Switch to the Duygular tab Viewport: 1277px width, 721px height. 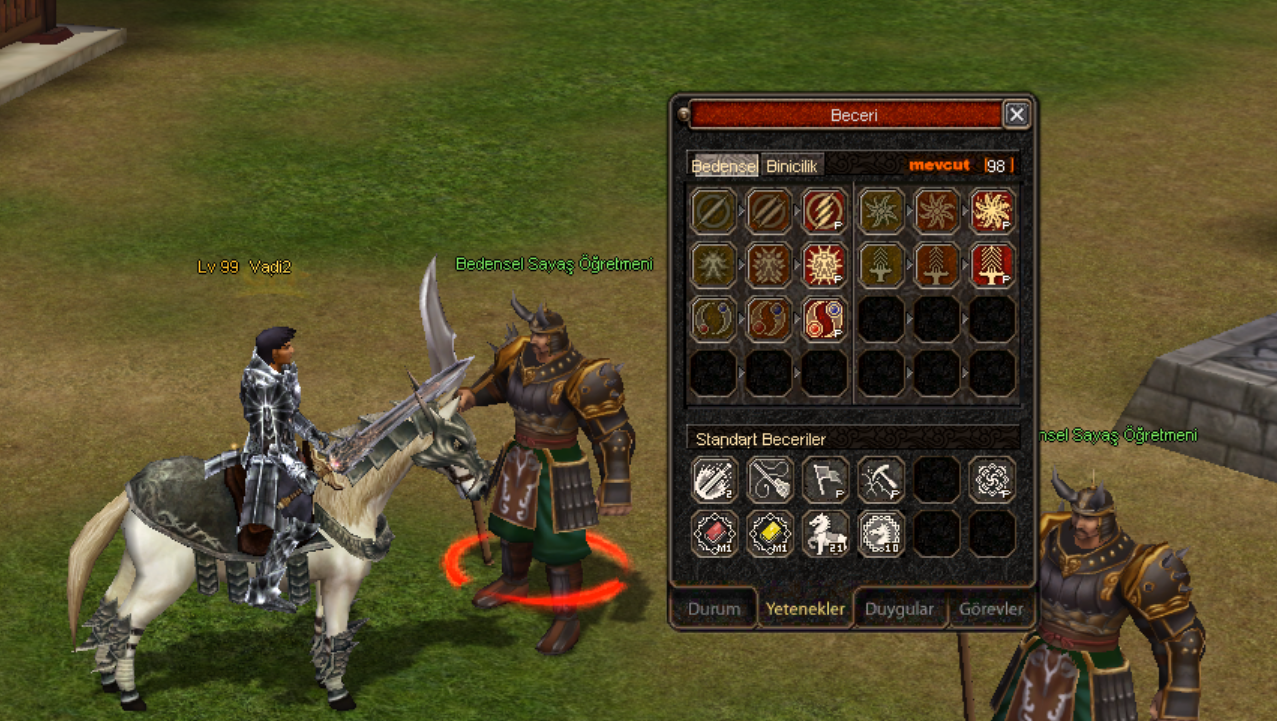(x=899, y=609)
